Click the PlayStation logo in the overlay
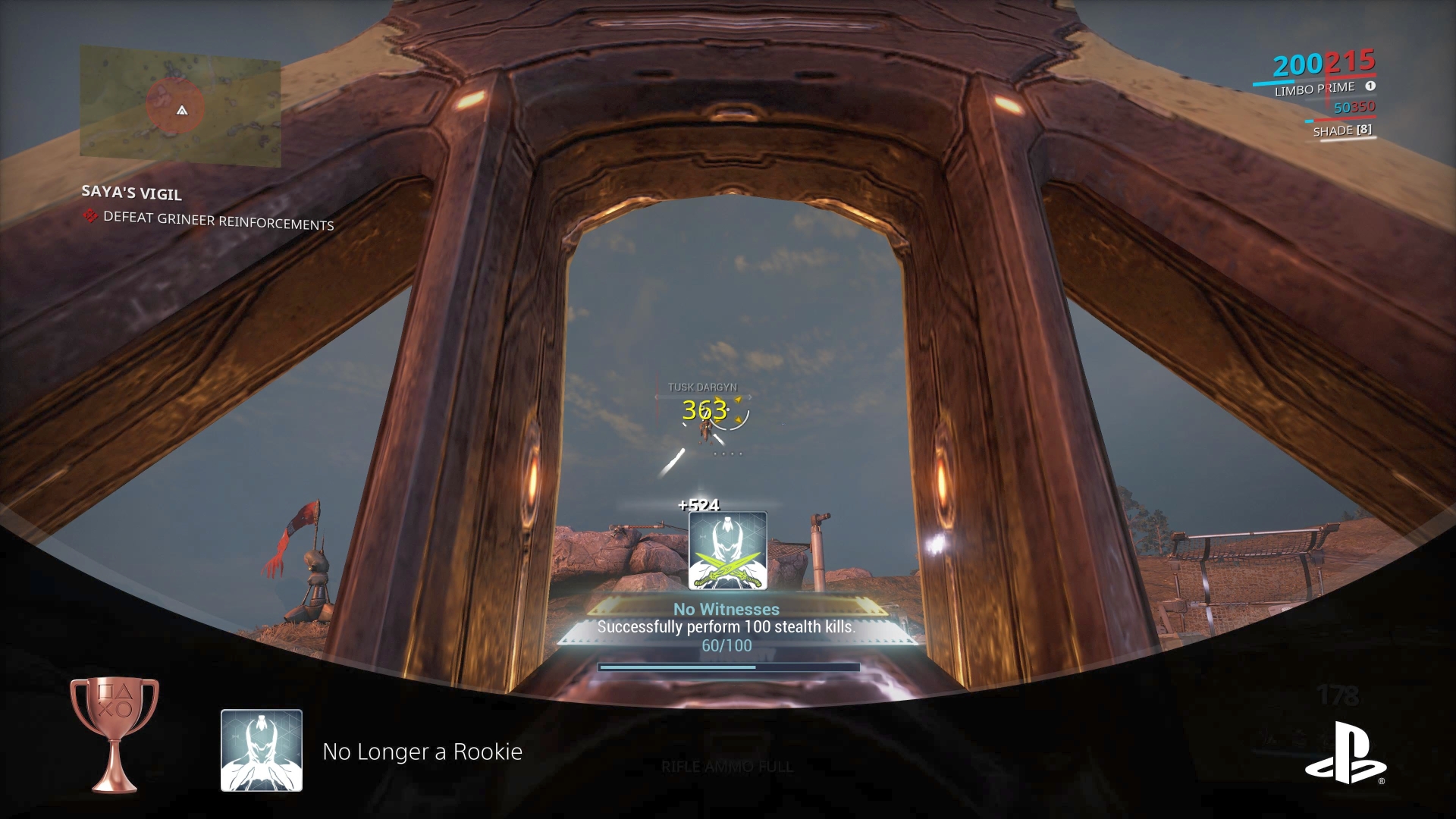Screen dimensions: 1456x819 tap(1345, 753)
